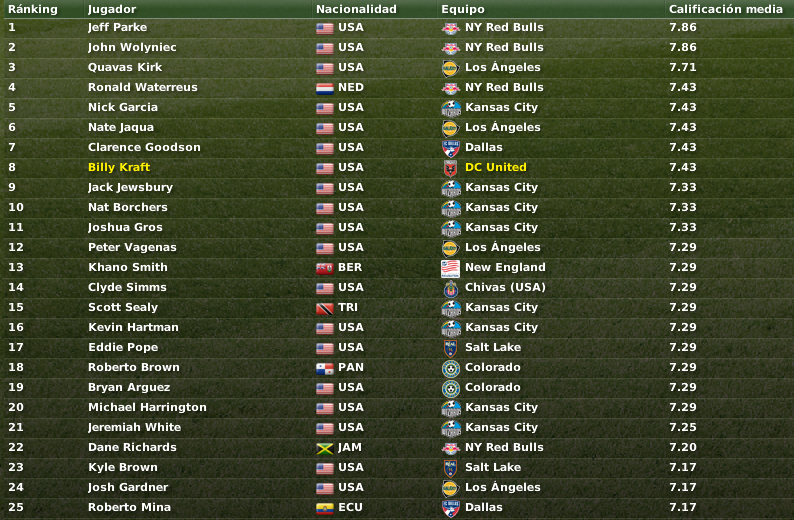Open Roberto Brown's player page
Viewport: 794px width, 520px height.
click(x=134, y=367)
